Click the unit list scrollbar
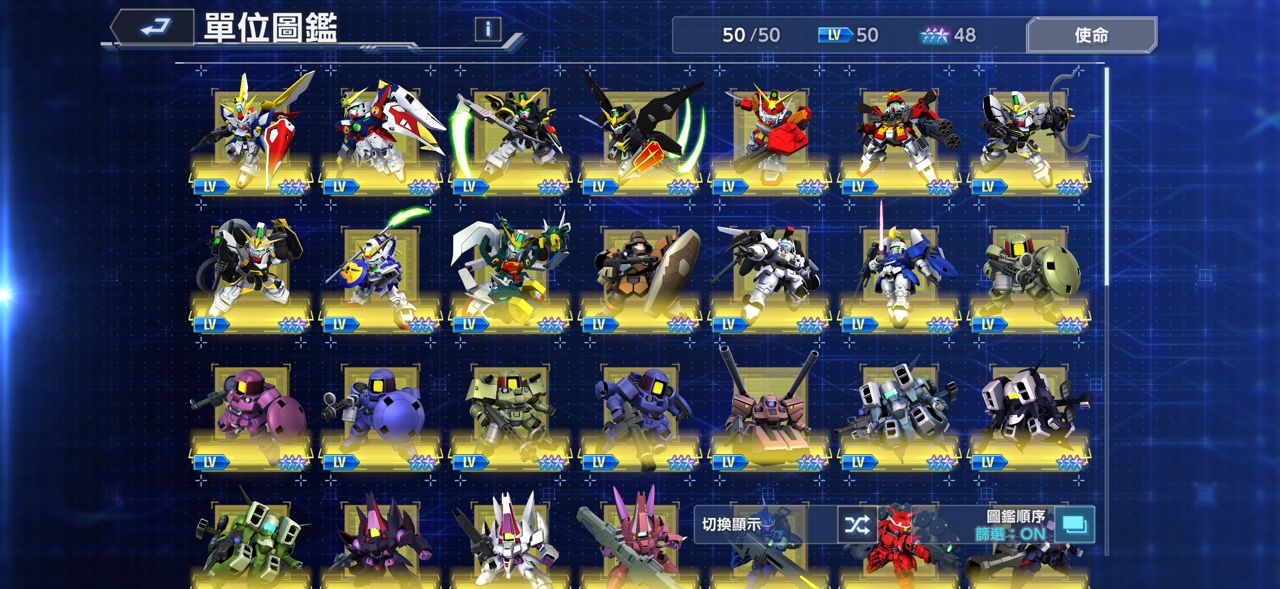This screenshot has width=1280, height=589. tap(1106, 180)
